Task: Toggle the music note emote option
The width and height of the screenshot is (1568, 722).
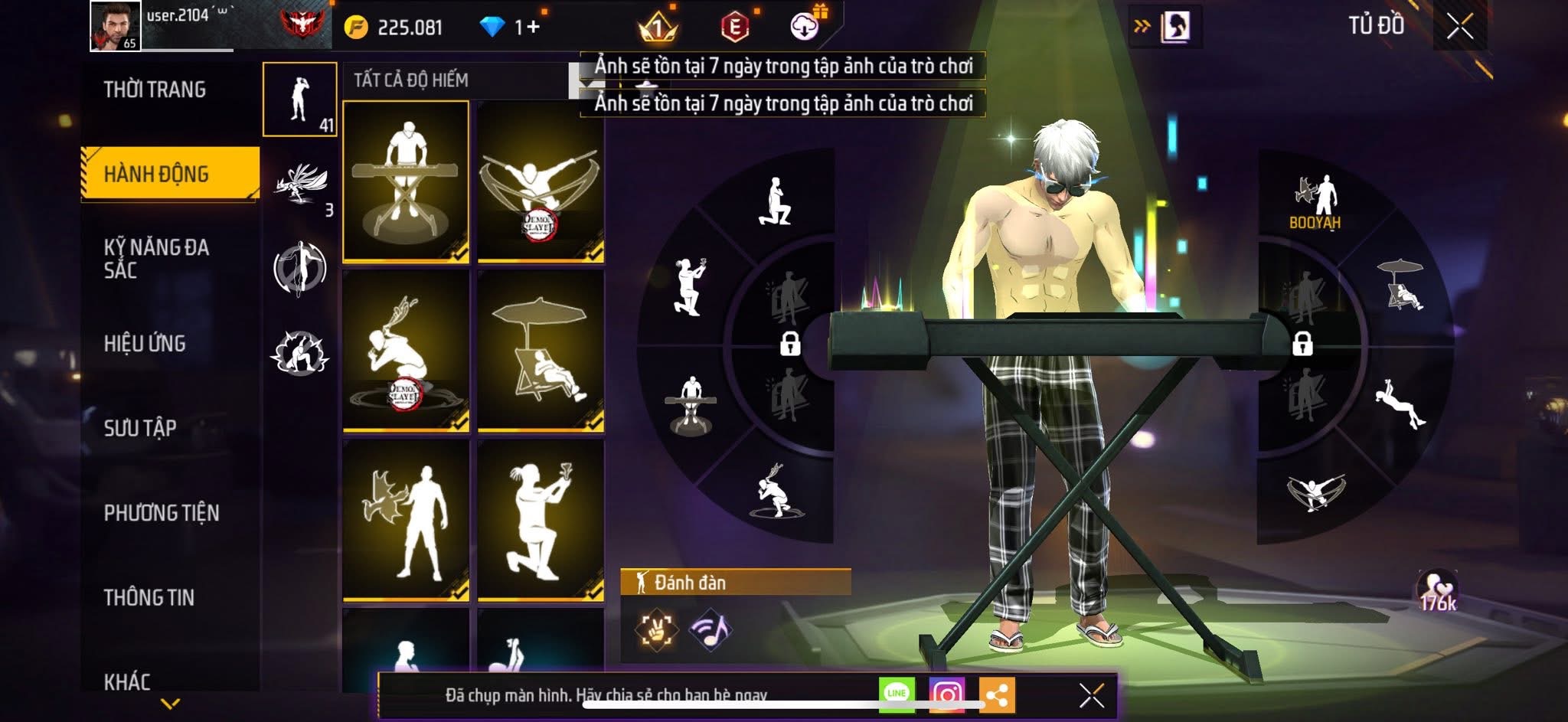Action: point(710,629)
